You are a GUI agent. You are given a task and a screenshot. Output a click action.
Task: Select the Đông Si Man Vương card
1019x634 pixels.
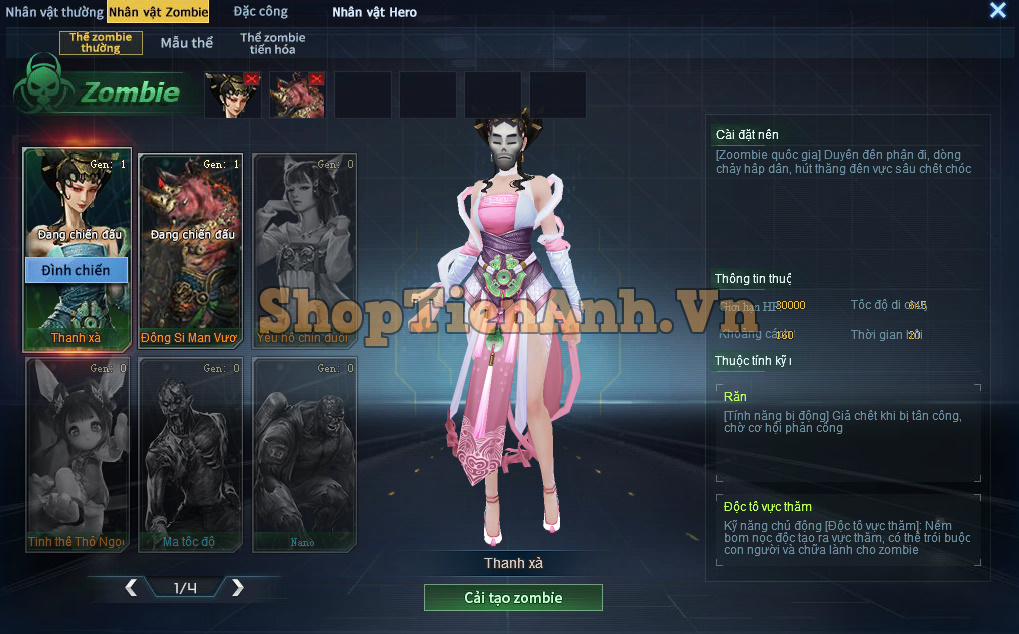tap(190, 250)
